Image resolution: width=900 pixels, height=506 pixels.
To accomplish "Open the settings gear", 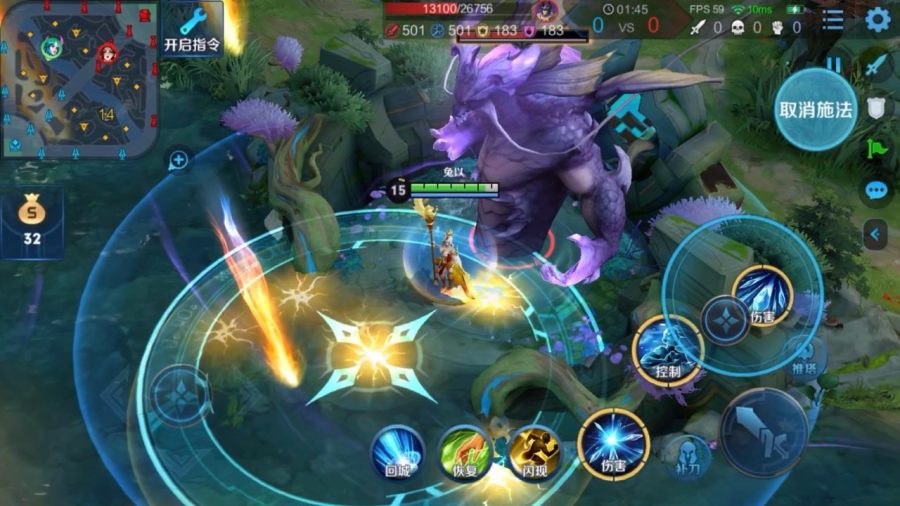I will click(877, 19).
